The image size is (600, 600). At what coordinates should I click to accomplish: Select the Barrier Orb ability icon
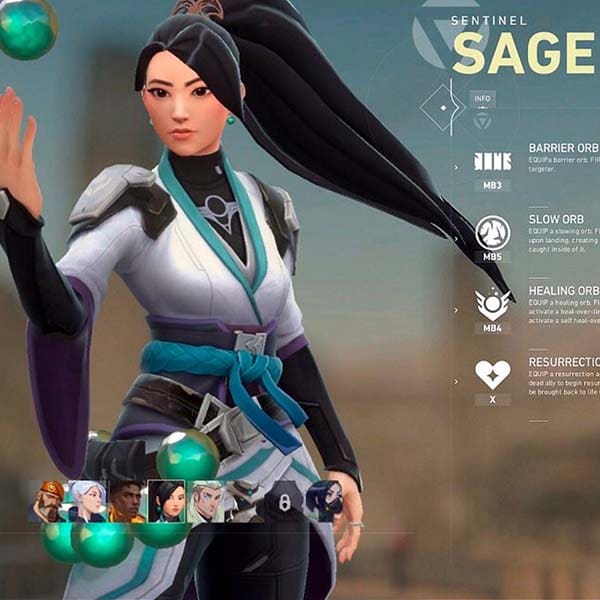492,161
